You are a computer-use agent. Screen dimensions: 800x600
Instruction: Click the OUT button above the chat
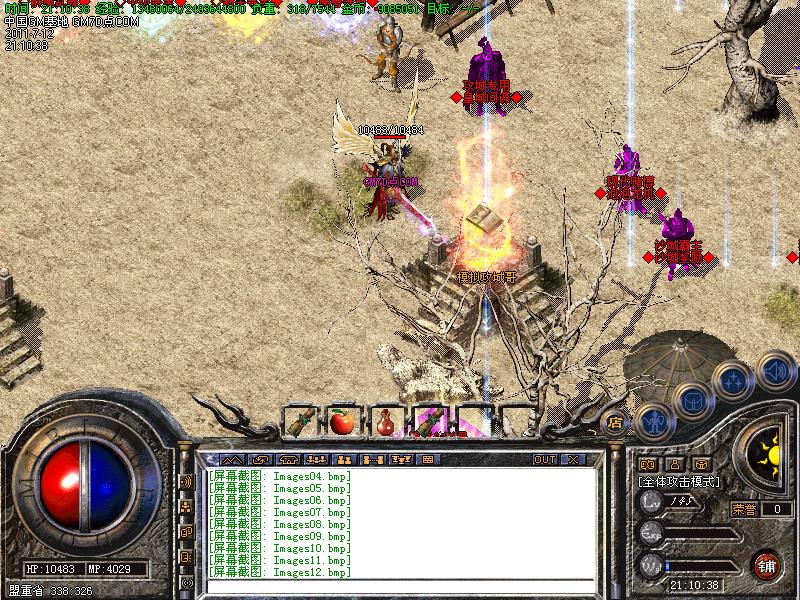click(x=544, y=459)
